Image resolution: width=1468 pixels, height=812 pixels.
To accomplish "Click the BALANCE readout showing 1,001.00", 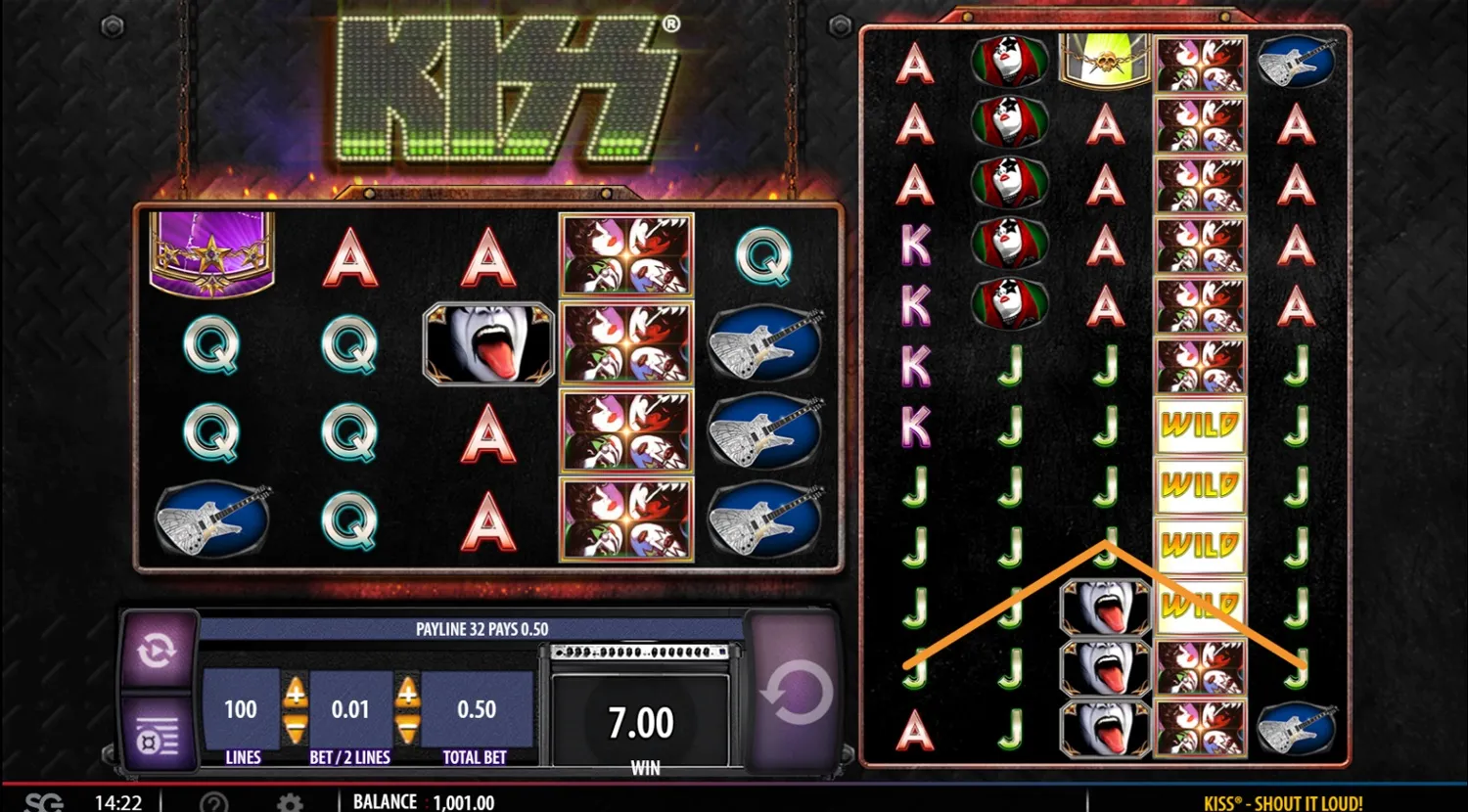I will tap(427, 800).
